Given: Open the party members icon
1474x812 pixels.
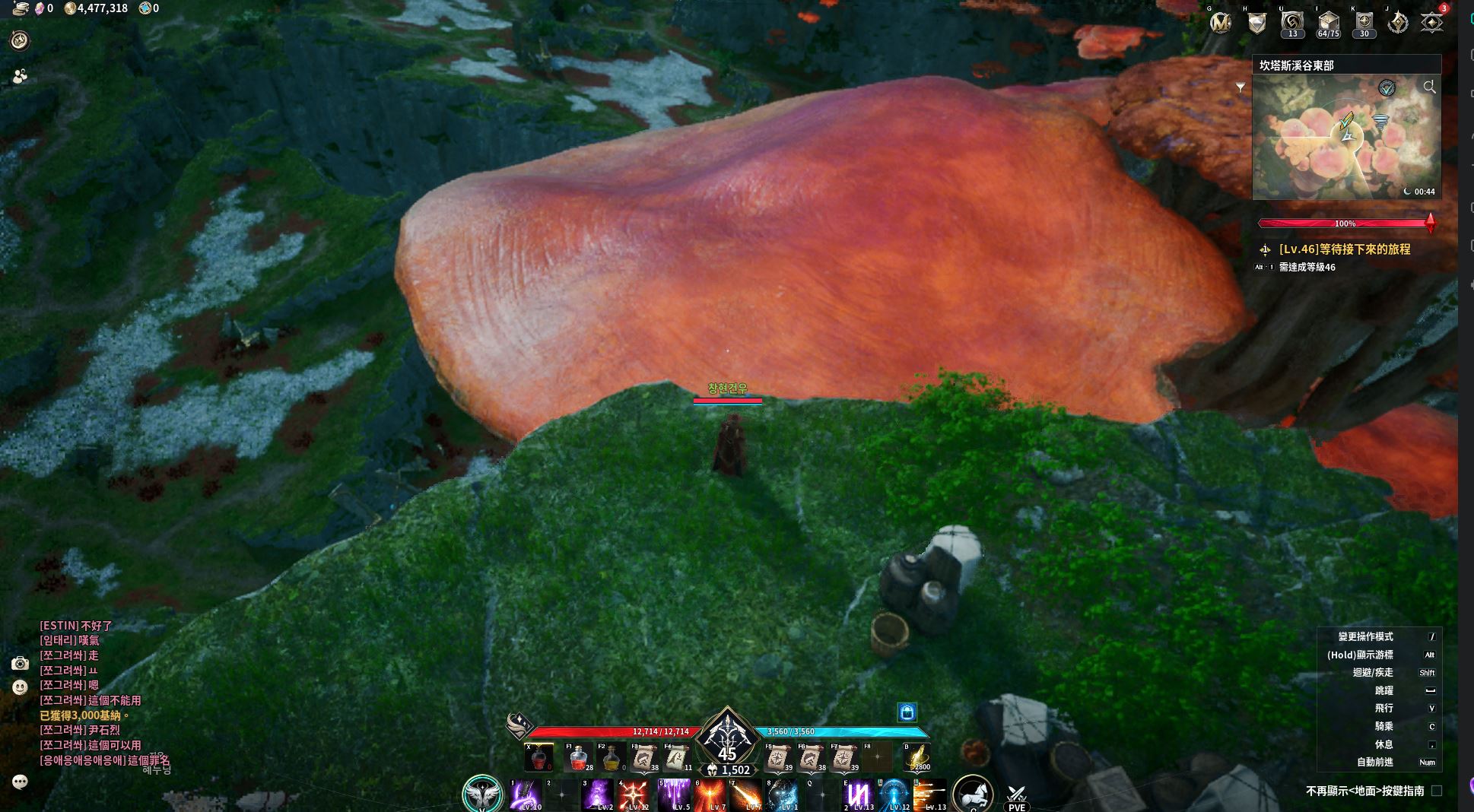Looking at the screenshot, I should coord(20,76).
